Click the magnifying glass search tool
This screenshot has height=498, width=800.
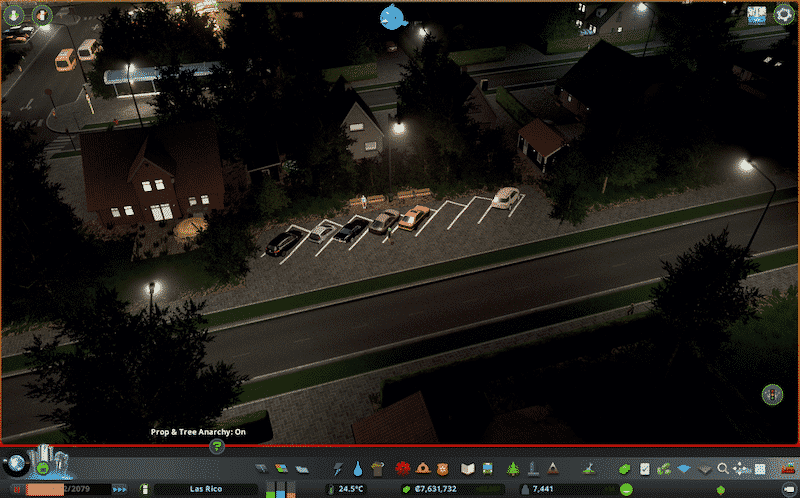pyautogui.click(x=722, y=468)
